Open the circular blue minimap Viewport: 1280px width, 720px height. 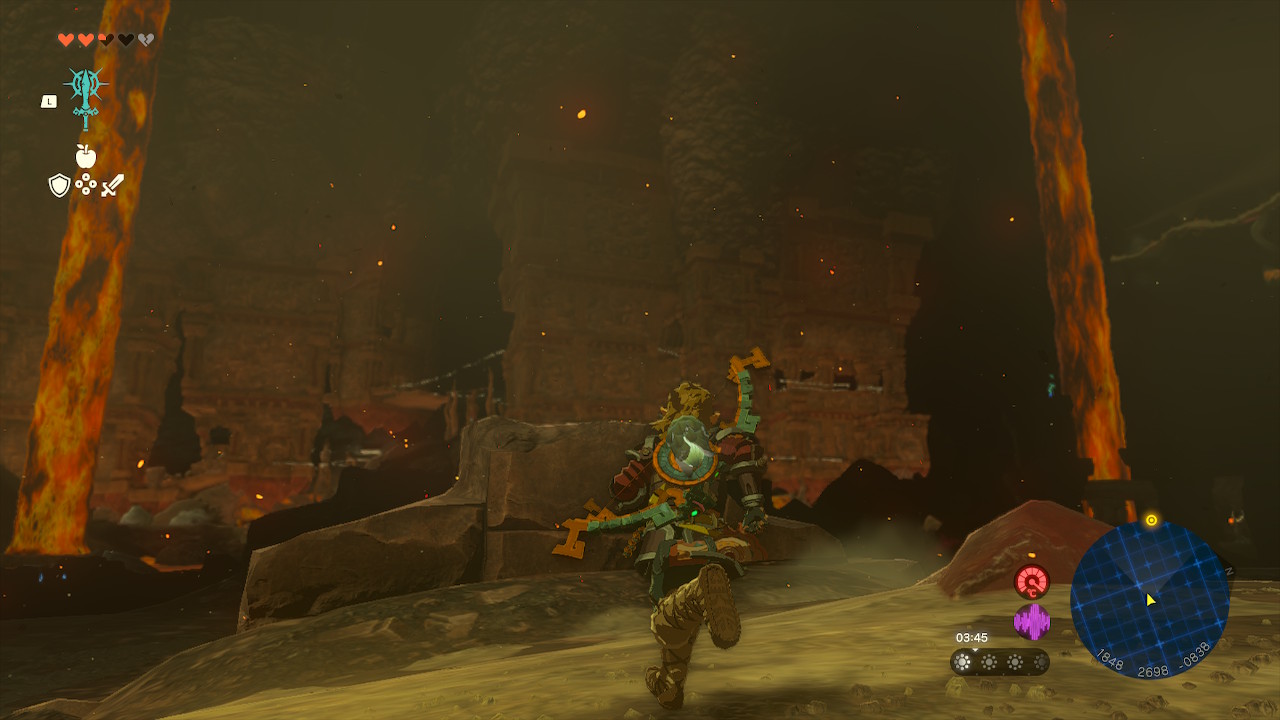coord(1149,600)
